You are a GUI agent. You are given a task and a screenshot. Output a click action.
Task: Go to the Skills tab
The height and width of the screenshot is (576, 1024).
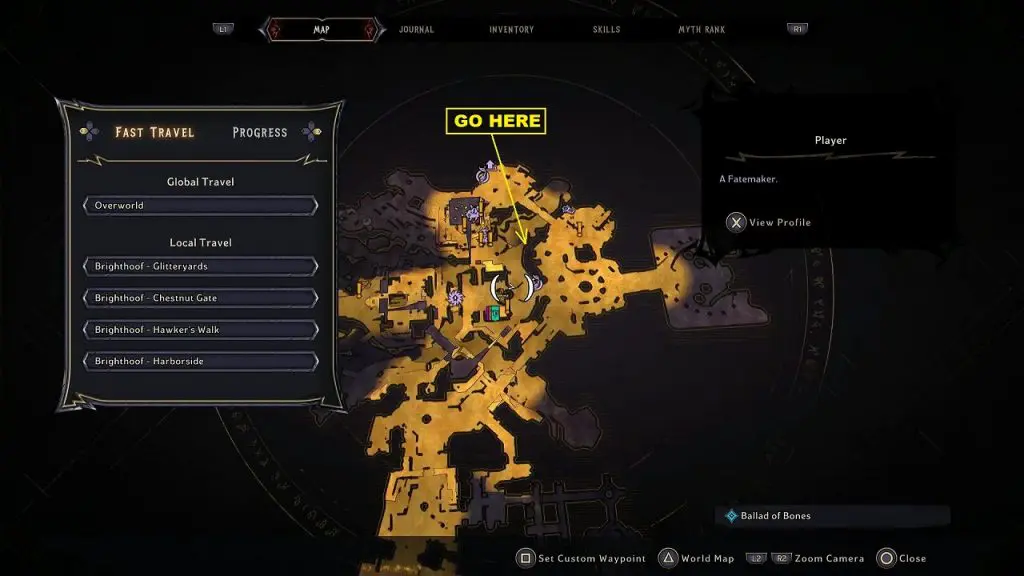pyautogui.click(x=608, y=30)
